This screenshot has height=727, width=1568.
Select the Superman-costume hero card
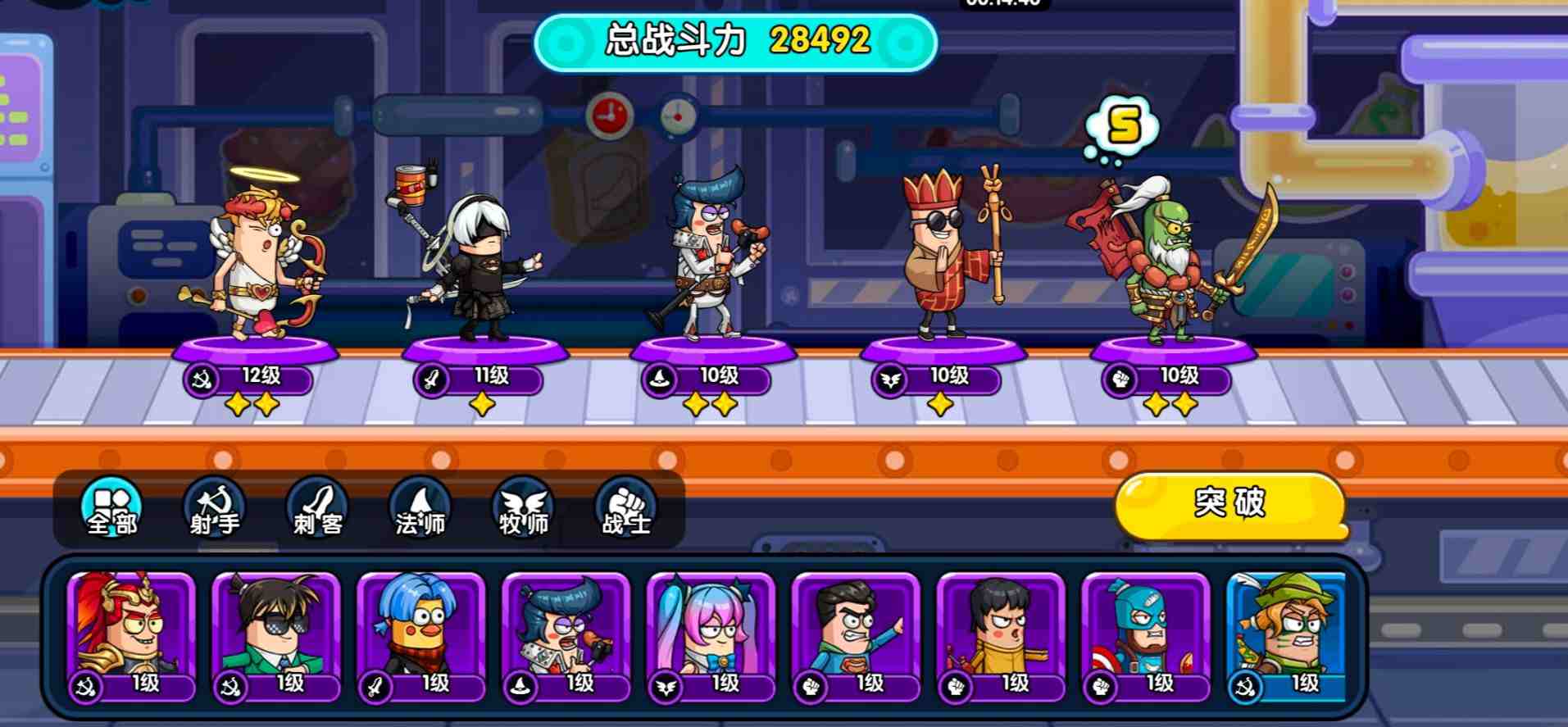pyautogui.click(x=857, y=637)
